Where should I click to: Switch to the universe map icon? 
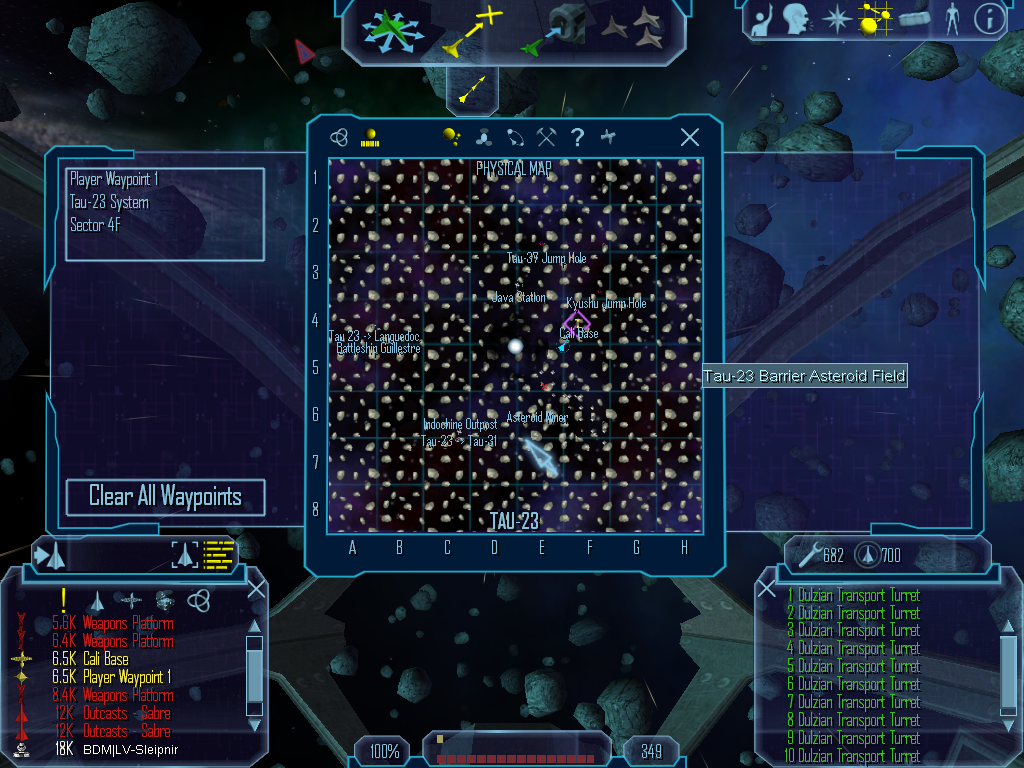point(339,138)
